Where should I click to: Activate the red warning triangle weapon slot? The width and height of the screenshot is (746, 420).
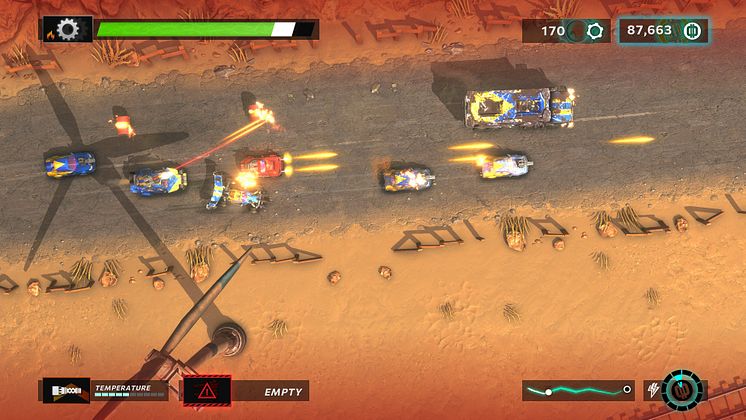coord(207,391)
